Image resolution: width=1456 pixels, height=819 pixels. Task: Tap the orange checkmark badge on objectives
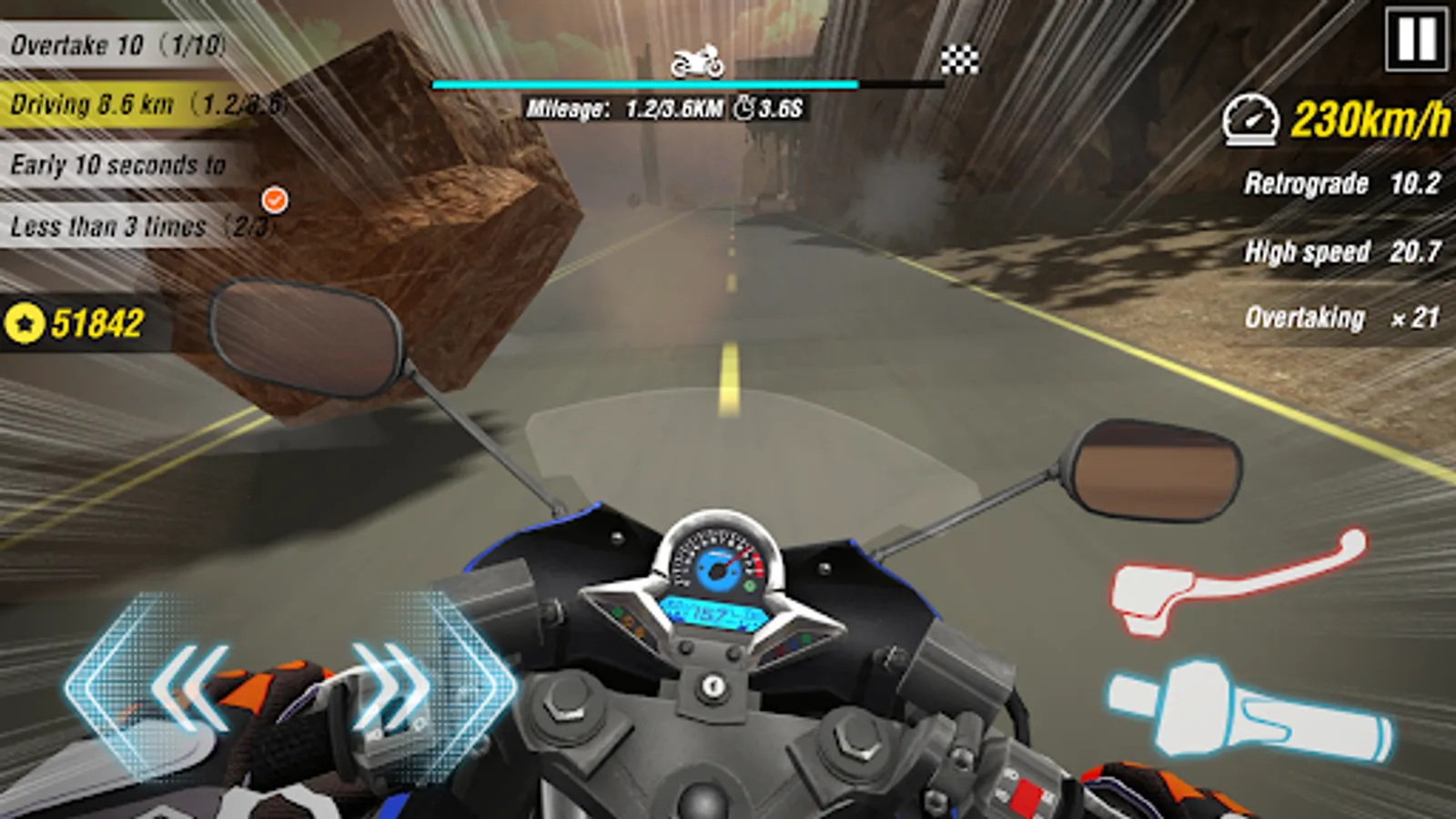276,197
